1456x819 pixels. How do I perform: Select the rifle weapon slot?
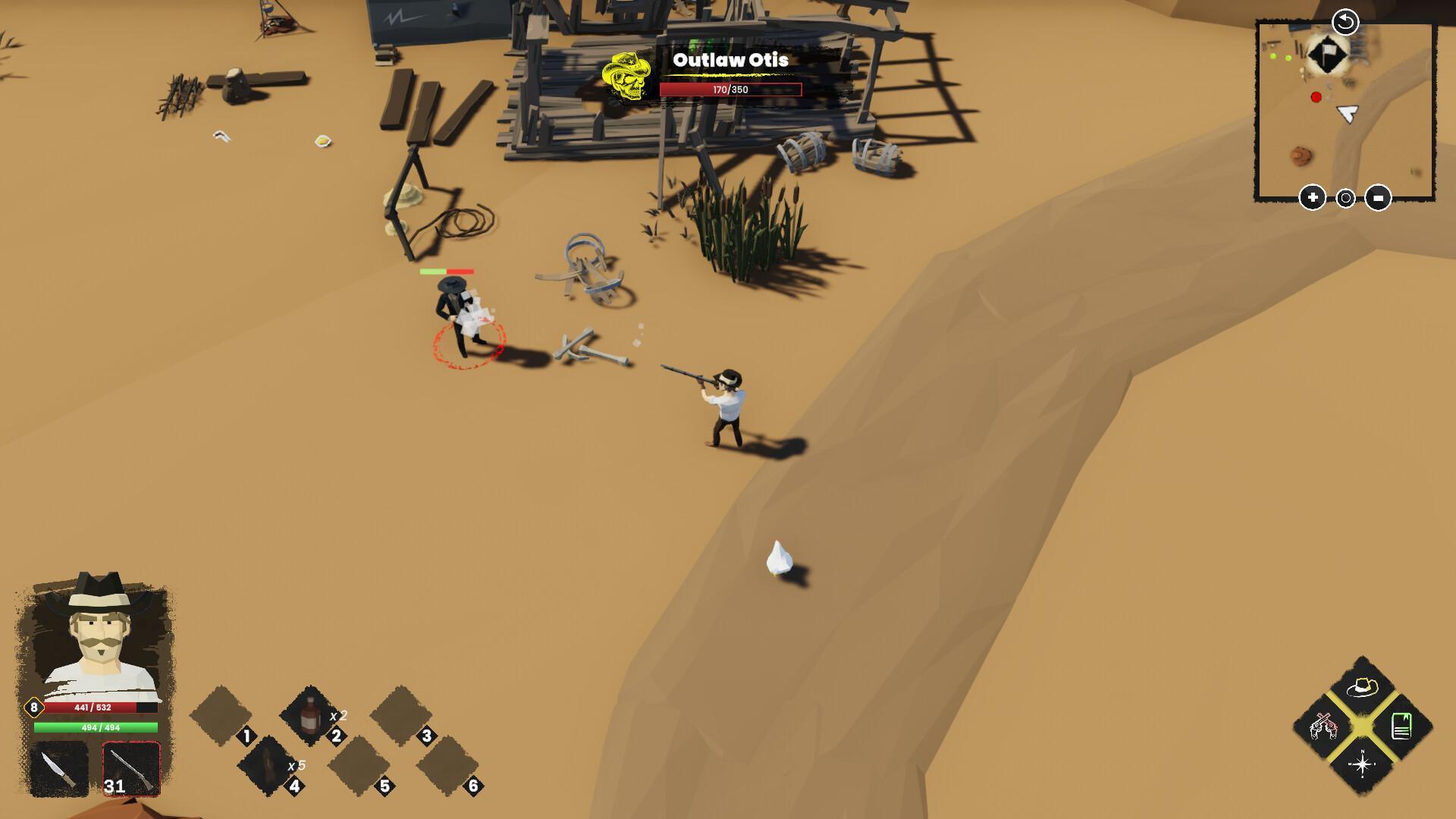tap(131, 767)
